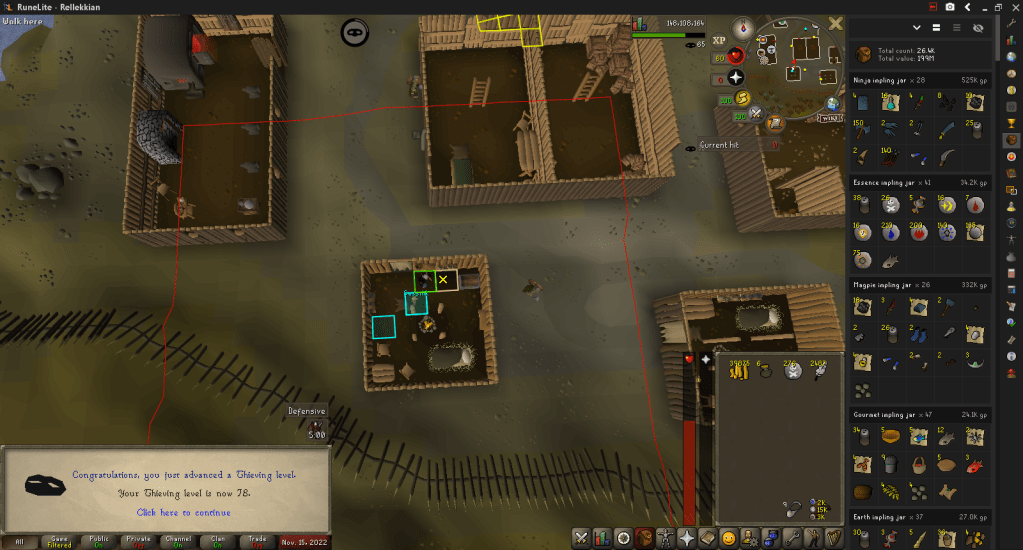This screenshot has height=550, width=1023.
Task: Open the world map globe
Action: tap(832, 104)
